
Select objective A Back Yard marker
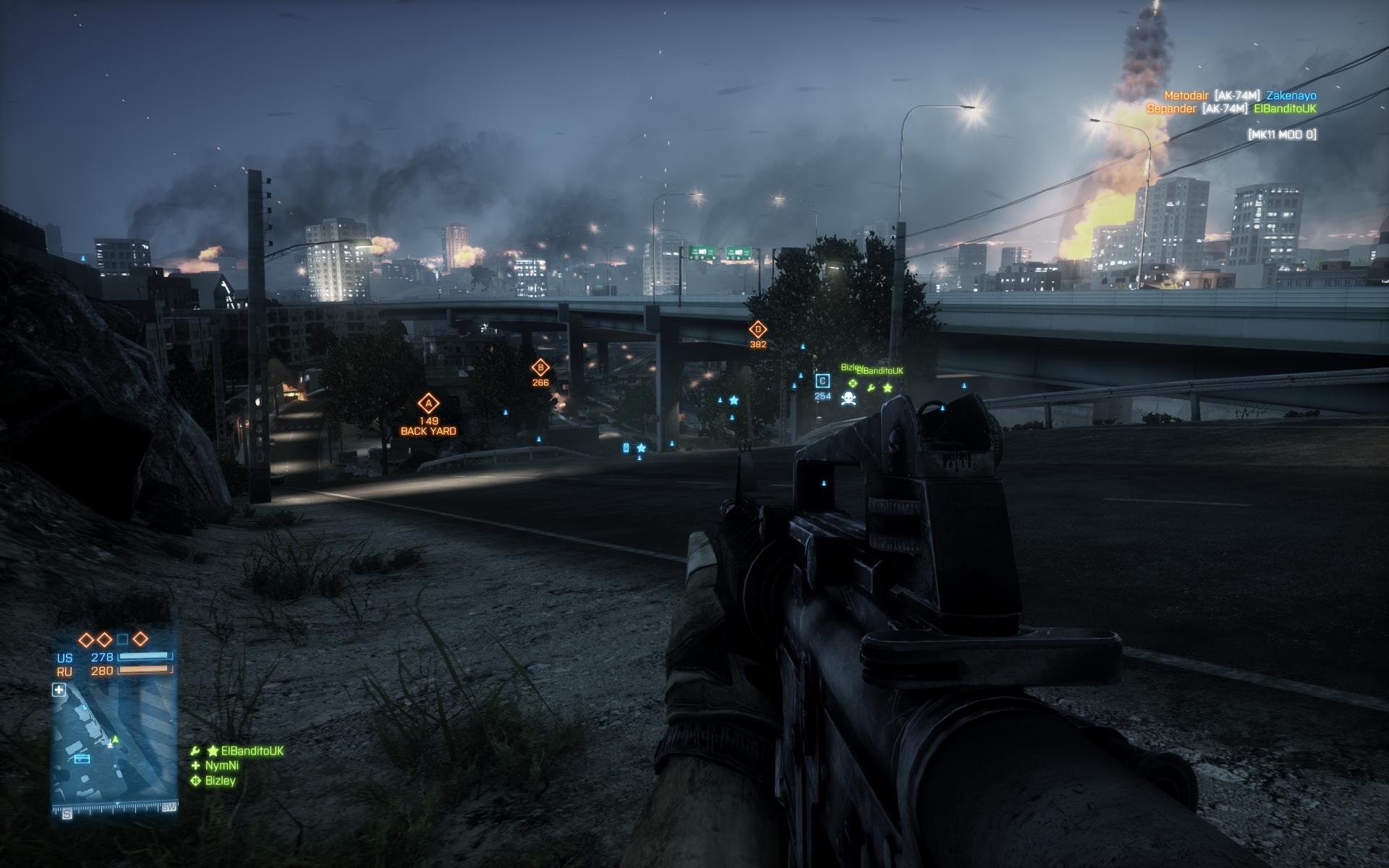point(428,404)
